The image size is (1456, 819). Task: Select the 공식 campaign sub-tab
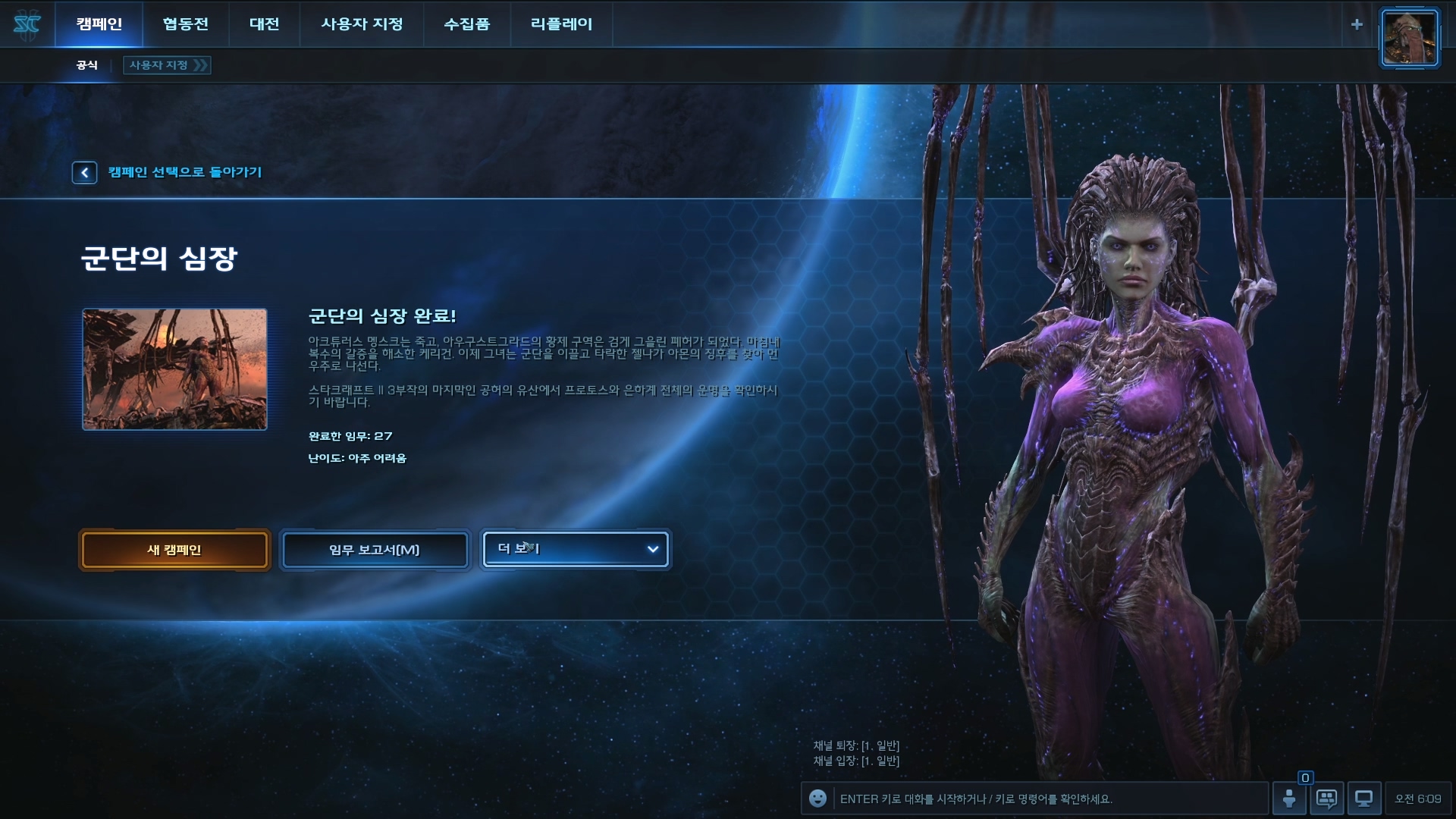click(87, 65)
